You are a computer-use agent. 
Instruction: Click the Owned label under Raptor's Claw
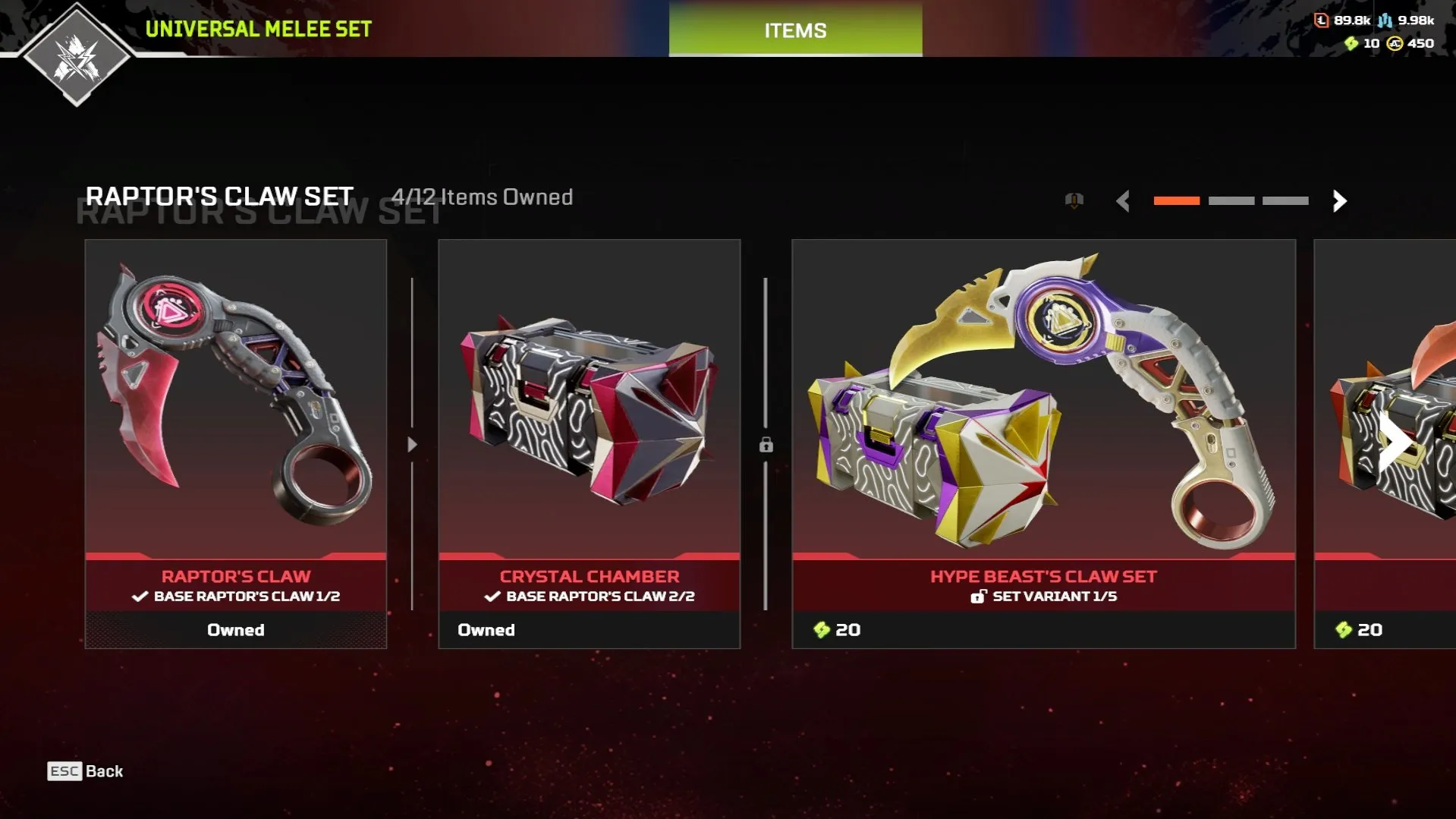click(235, 629)
